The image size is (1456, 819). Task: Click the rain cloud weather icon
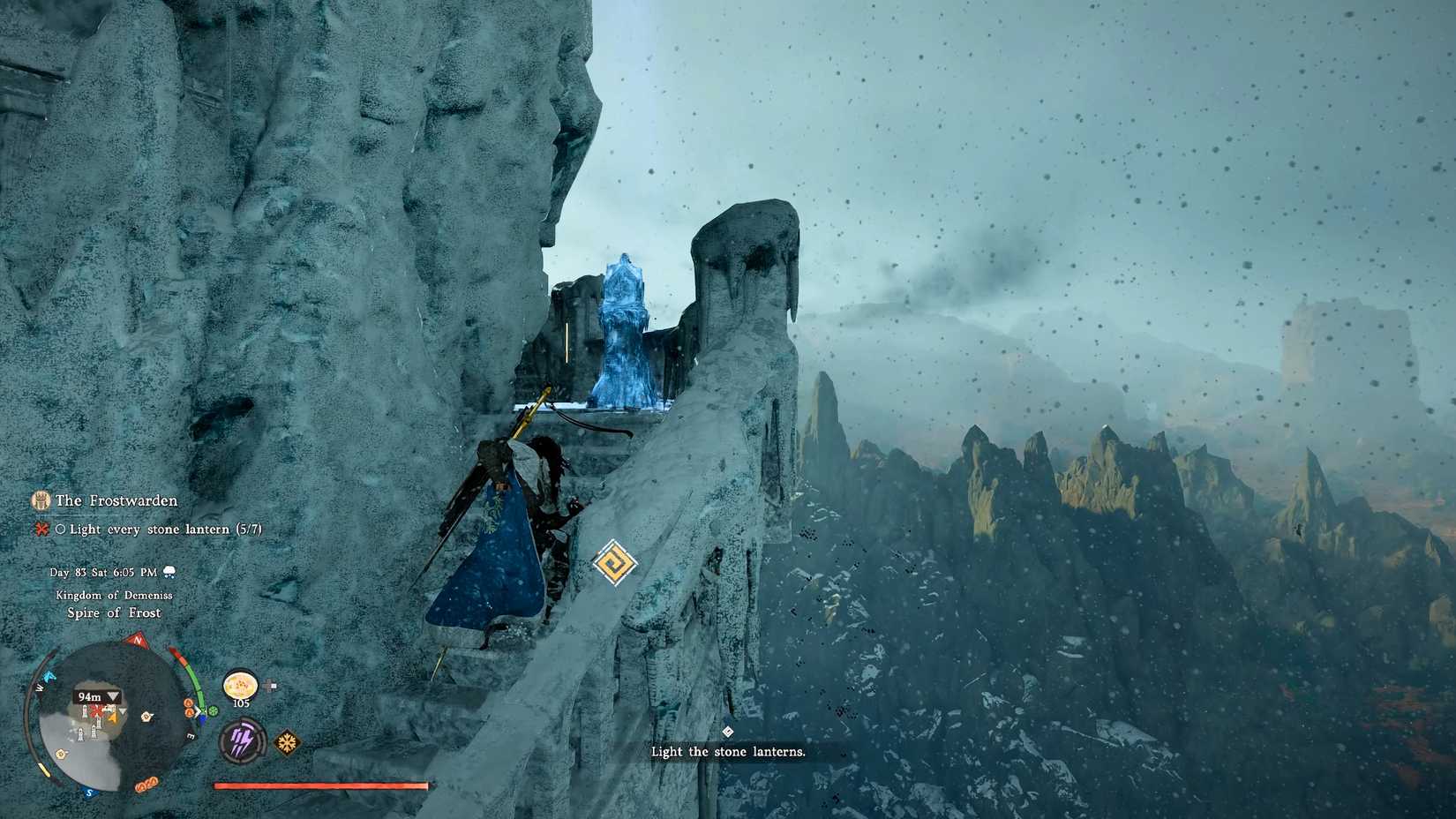pyautogui.click(x=169, y=572)
